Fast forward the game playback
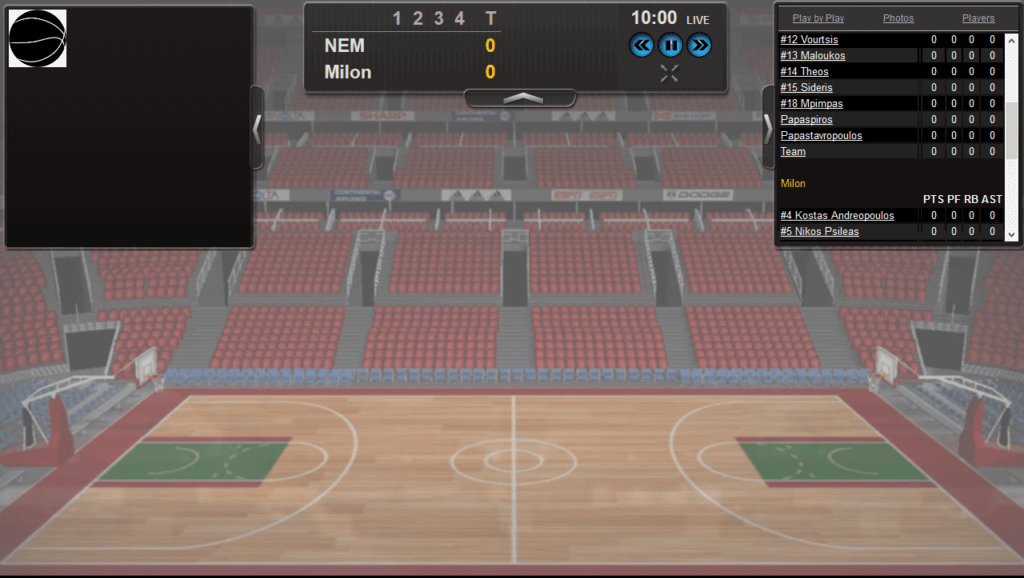1024x578 pixels. (699, 45)
